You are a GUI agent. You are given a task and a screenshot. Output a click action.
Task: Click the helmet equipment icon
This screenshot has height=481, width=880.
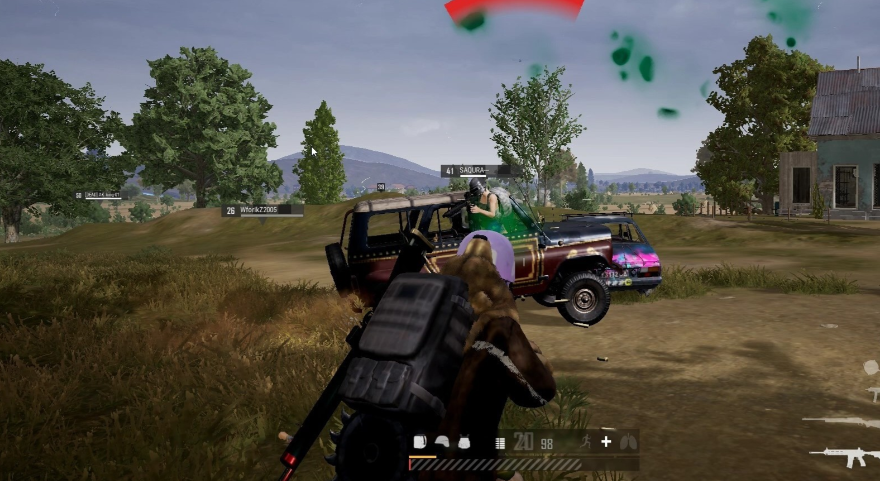(x=441, y=442)
